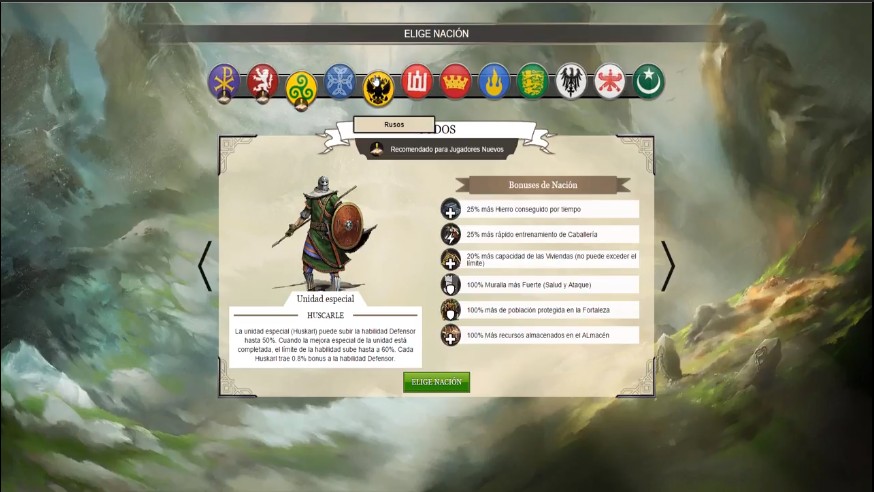Select the green crescent and star nation emblem
874x492 pixels.
tap(648, 81)
